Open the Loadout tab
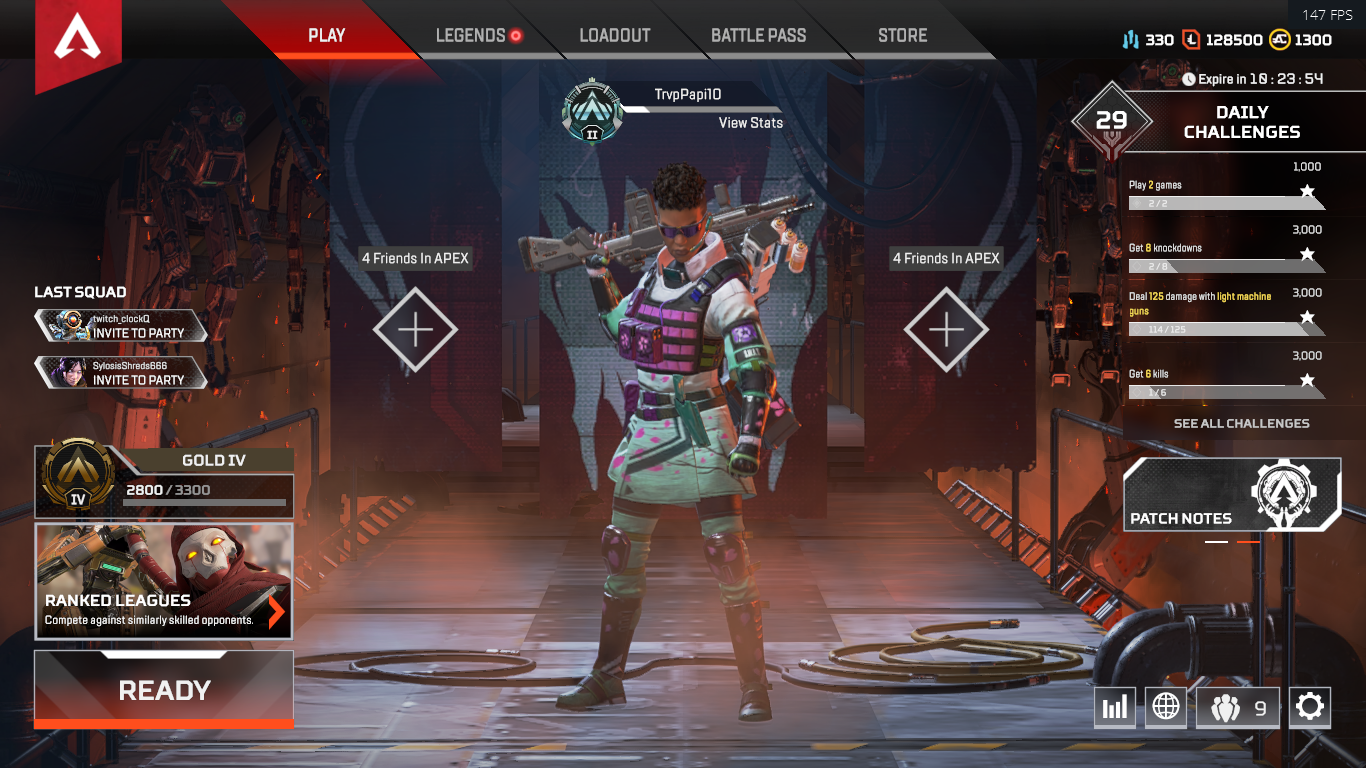This screenshot has width=1366, height=768. (615, 36)
